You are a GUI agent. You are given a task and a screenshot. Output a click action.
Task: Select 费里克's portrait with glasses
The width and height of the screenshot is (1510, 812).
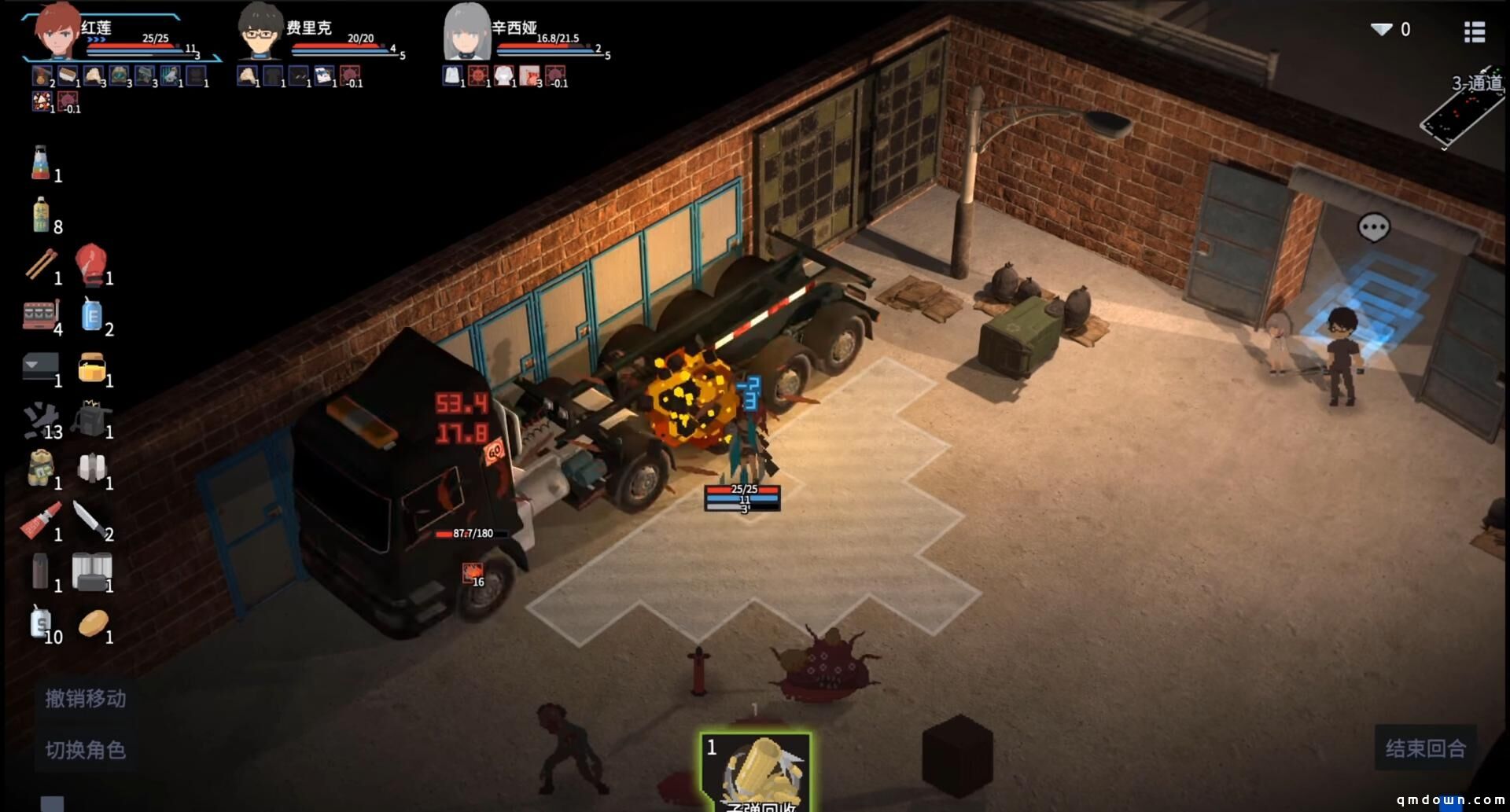pos(260,32)
